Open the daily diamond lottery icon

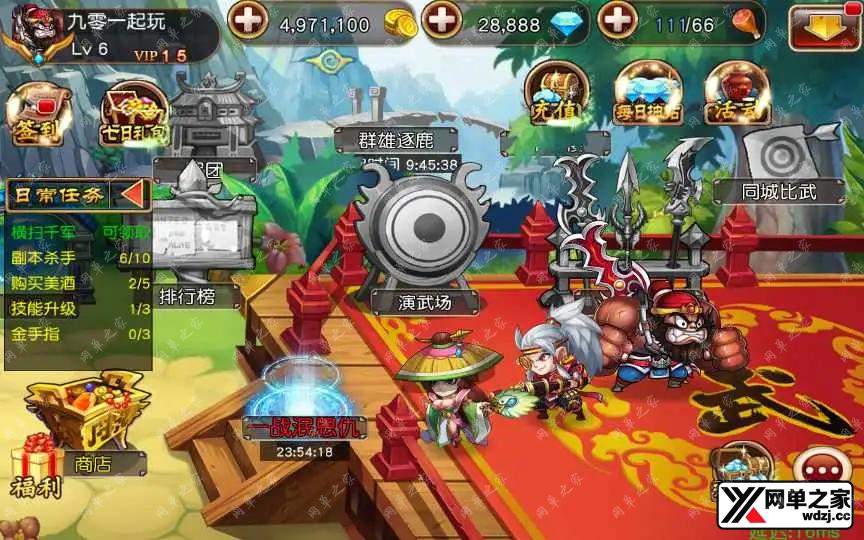tap(648, 96)
